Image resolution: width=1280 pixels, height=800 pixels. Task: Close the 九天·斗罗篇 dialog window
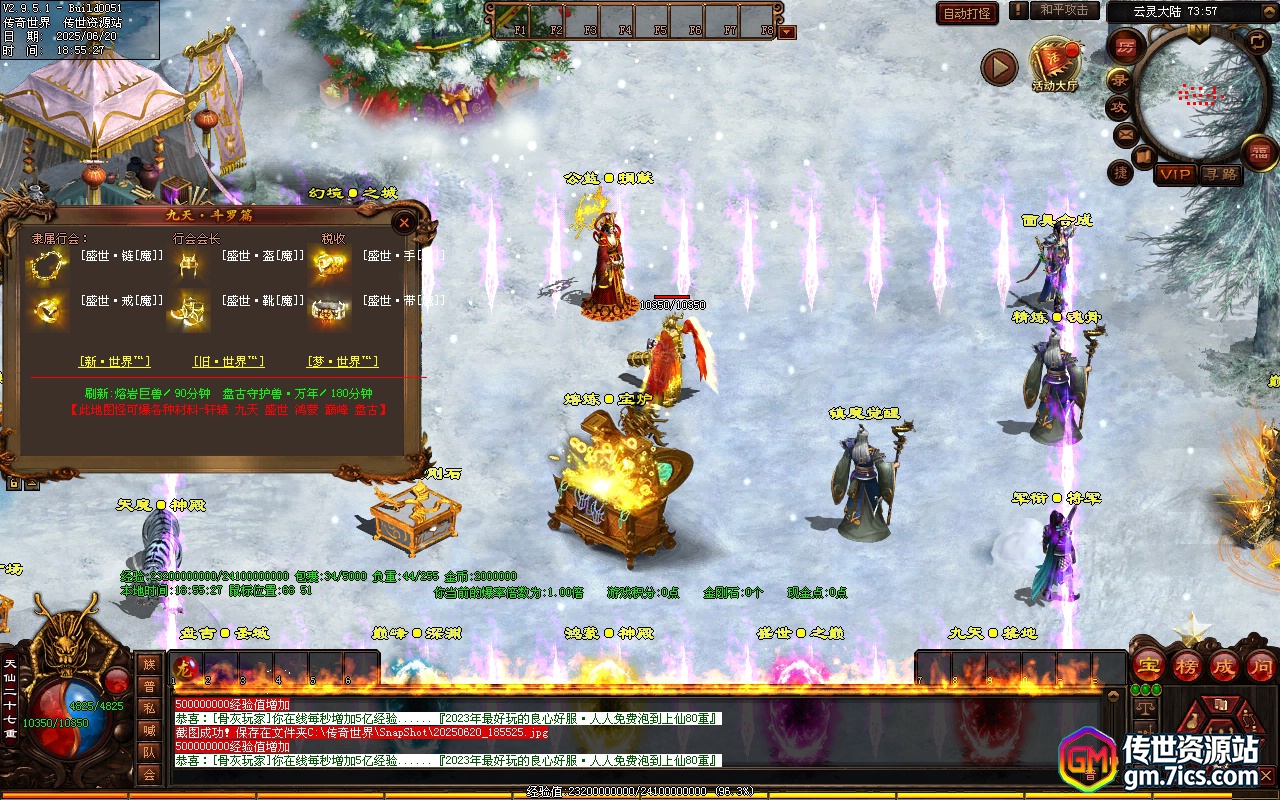pos(404,222)
